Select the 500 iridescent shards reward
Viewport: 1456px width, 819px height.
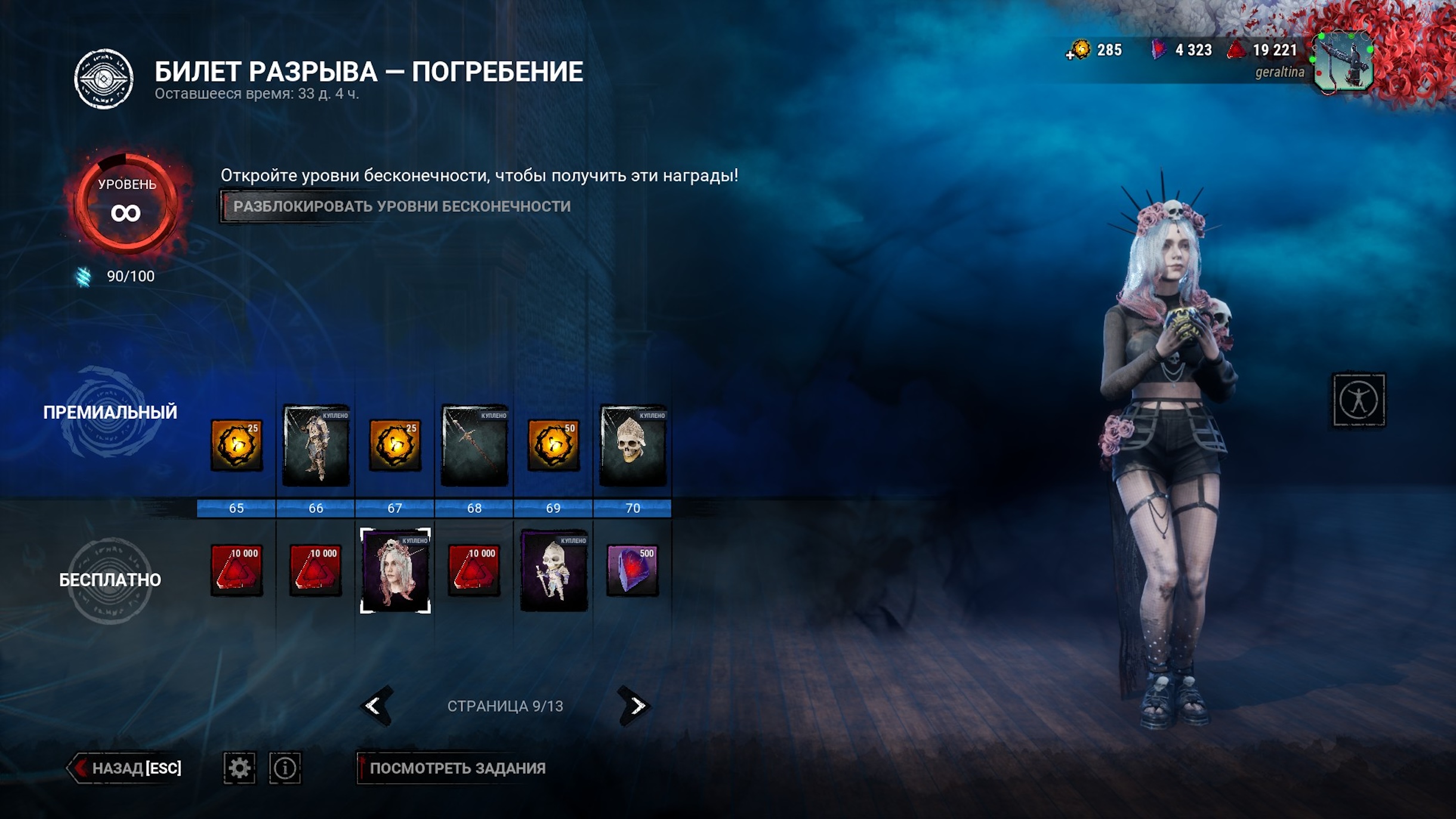(x=633, y=570)
